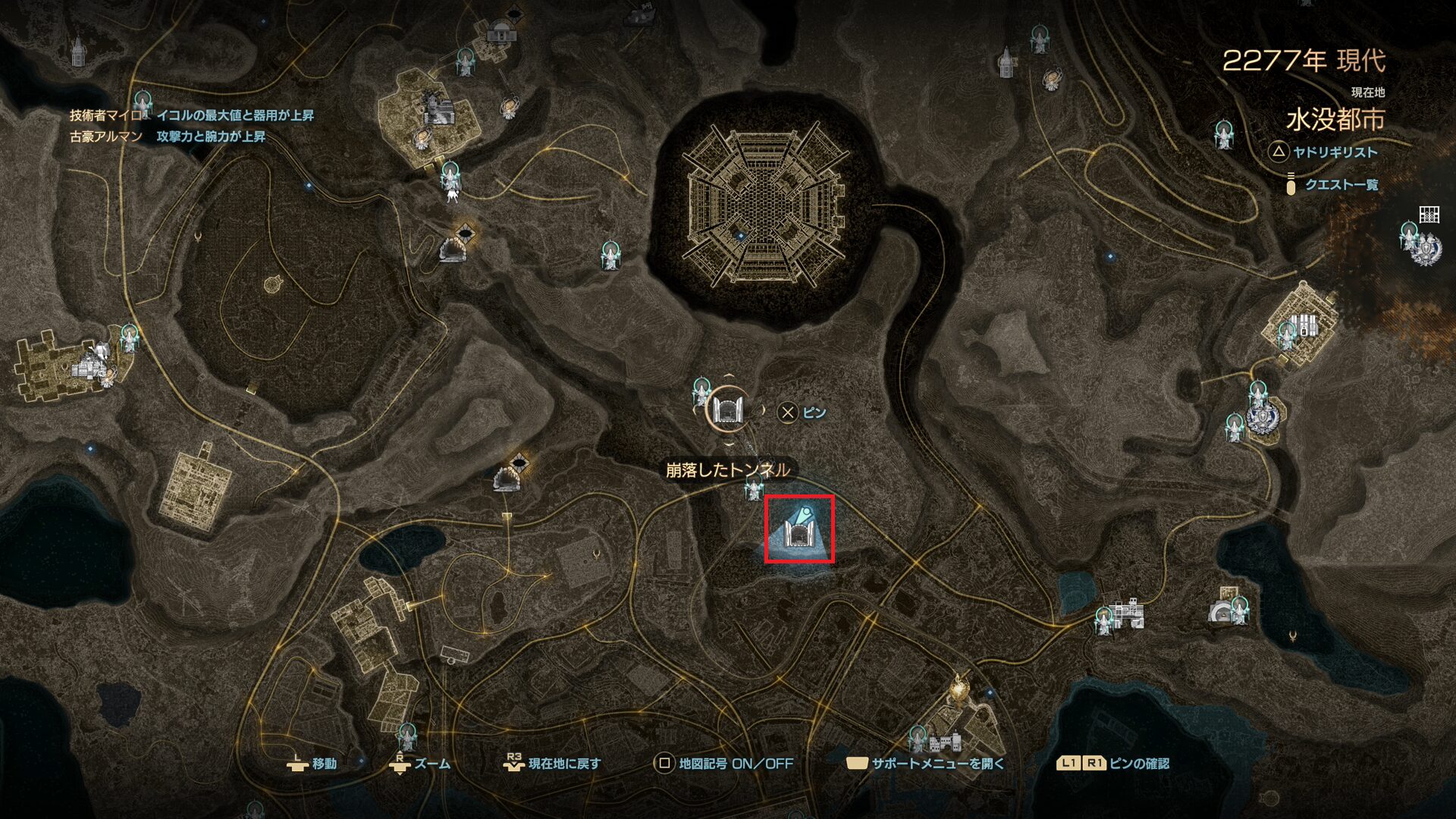Viewport: 1456px width, 819px height.
Task: Select the large octagonal fortress on the map
Action: click(764, 203)
